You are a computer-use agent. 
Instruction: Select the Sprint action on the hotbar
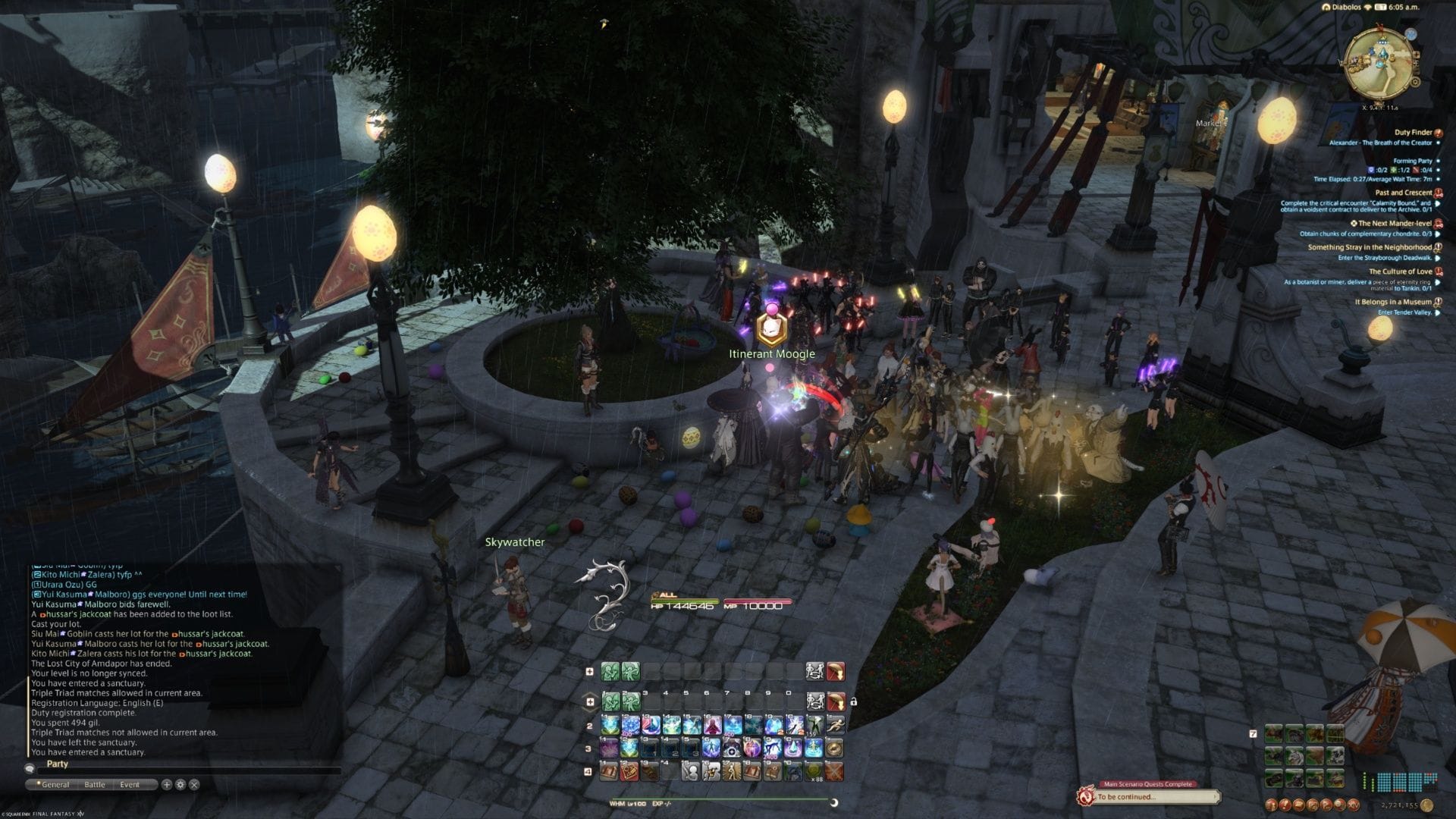click(837, 726)
